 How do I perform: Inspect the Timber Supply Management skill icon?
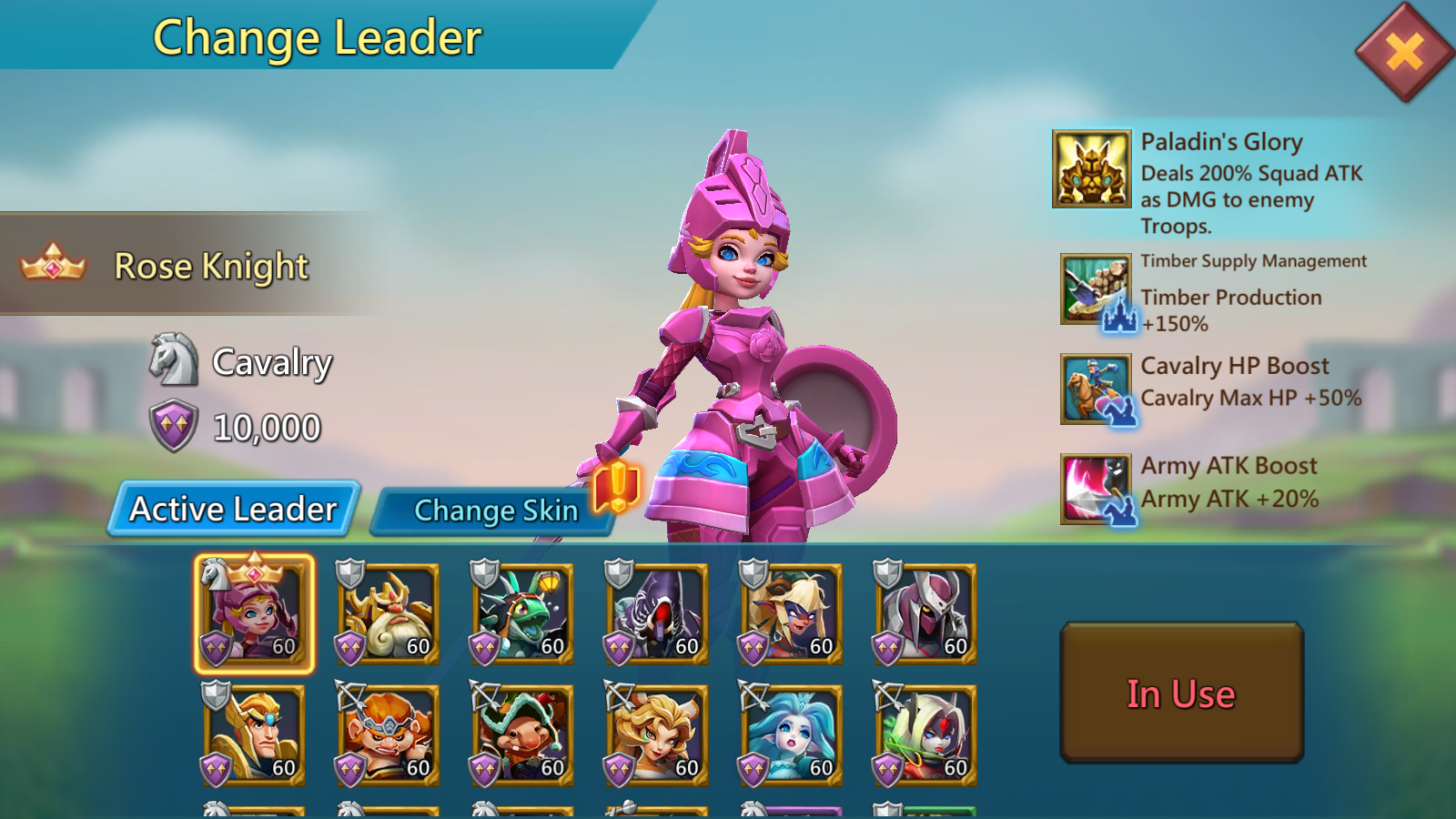(1096, 289)
